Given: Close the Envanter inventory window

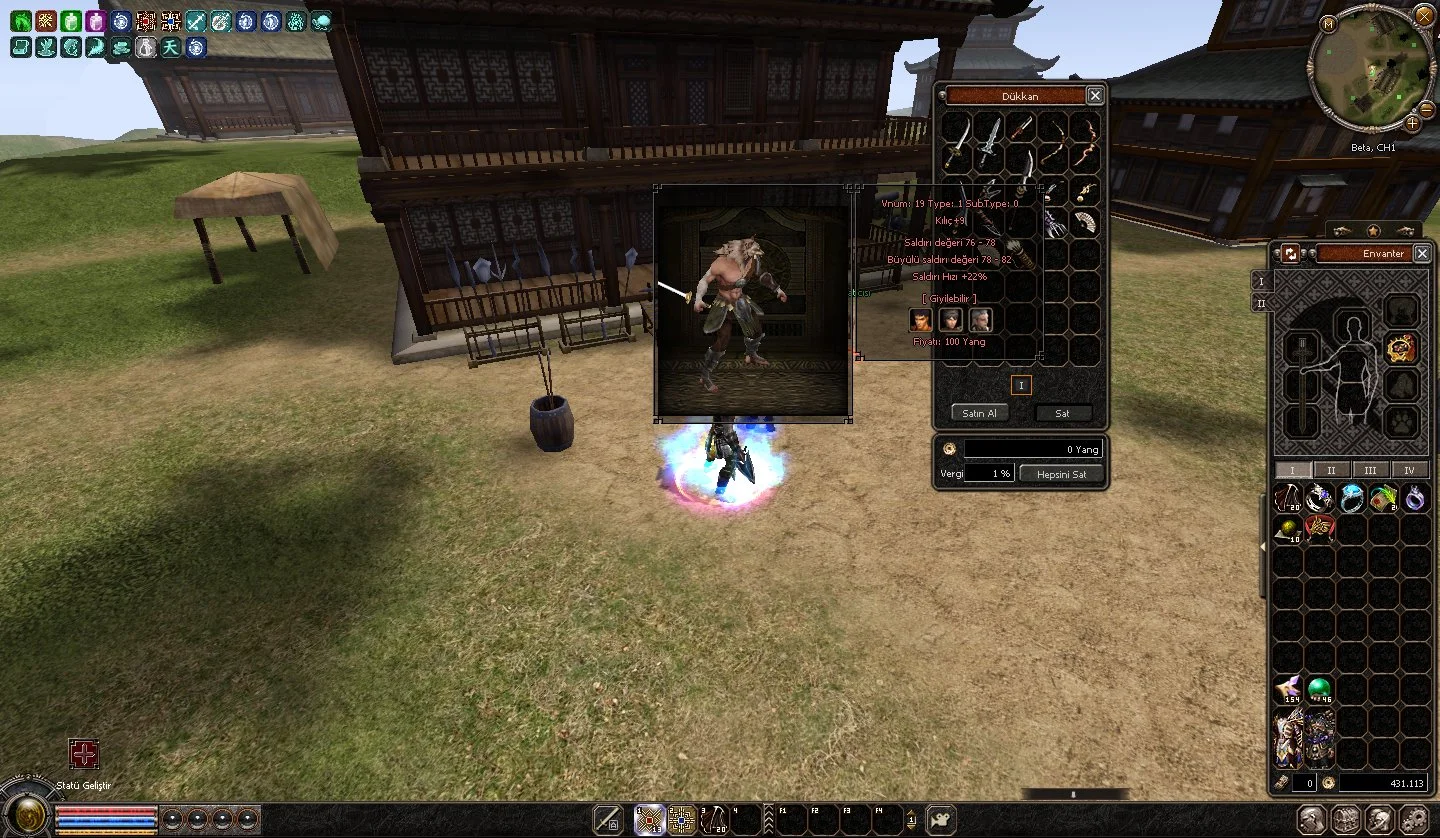Looking at the screenshot, I should click(1423, 253).
